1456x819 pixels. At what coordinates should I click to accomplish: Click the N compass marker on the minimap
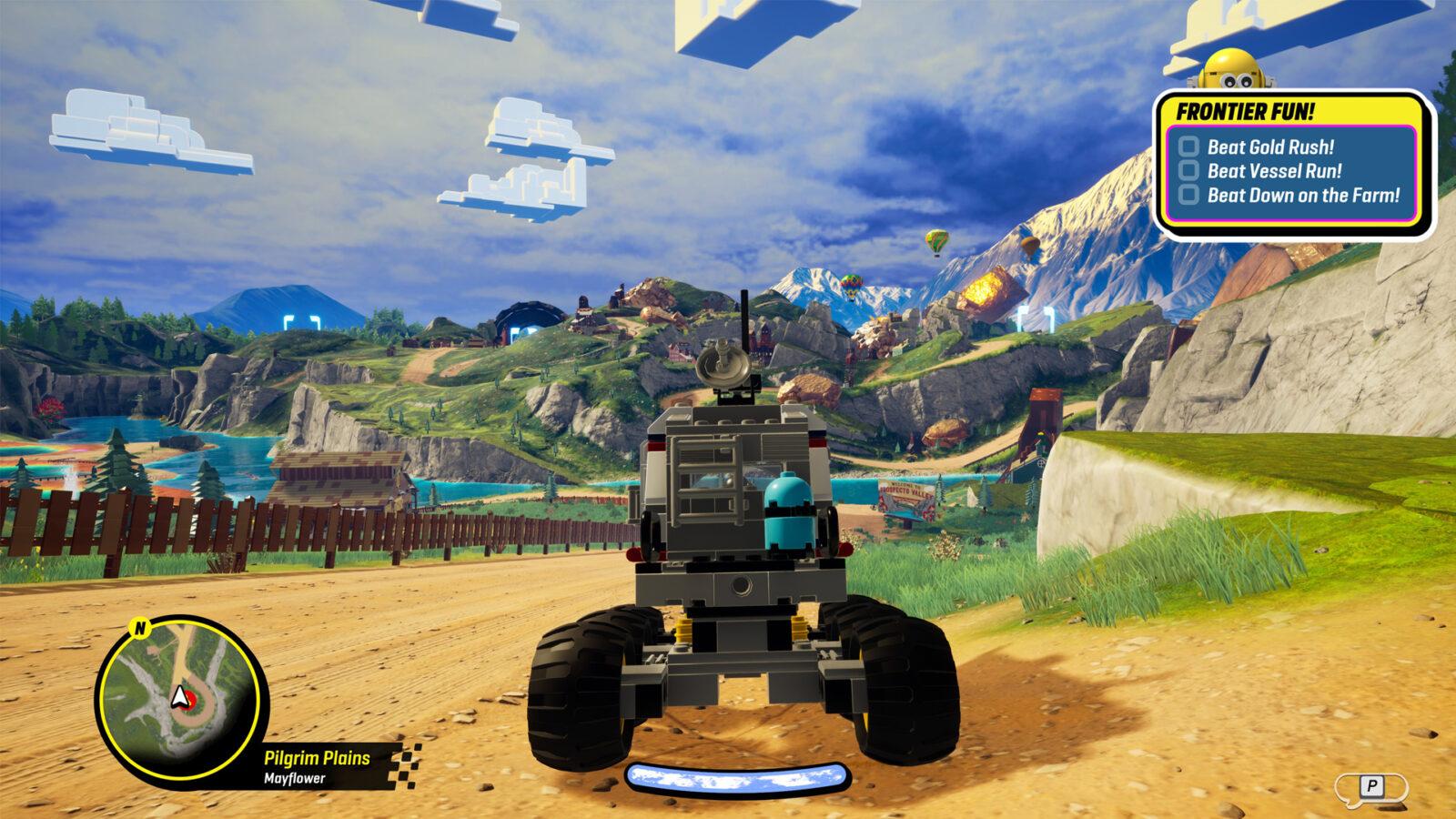[x=140, y=627]
